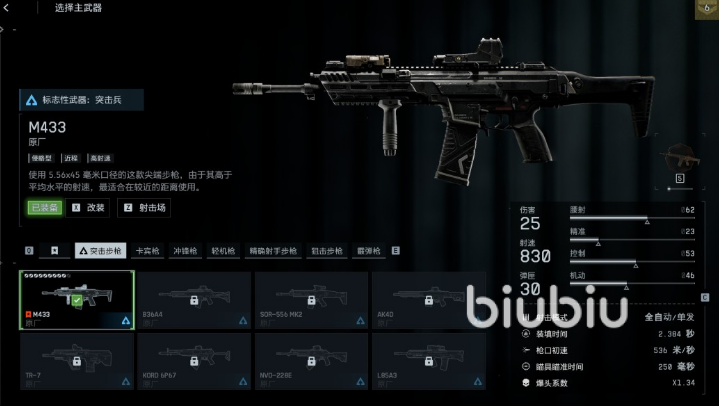Choose the locked L85A3 weapon tile
The width and height of the screenshot is (719, 406).
(x=430, y=360)
